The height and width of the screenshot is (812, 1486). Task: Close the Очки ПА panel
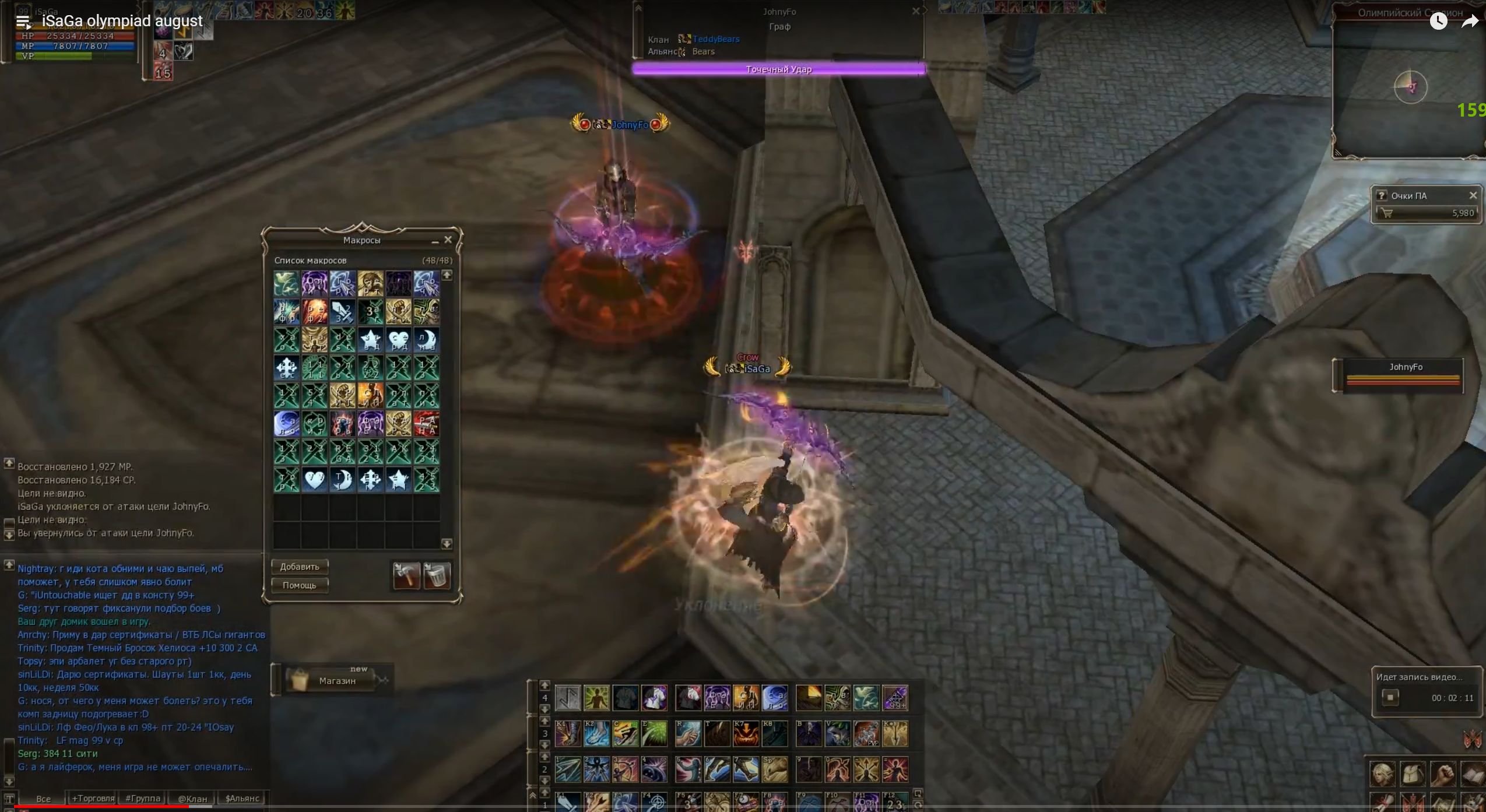[x=1473, y=195]
